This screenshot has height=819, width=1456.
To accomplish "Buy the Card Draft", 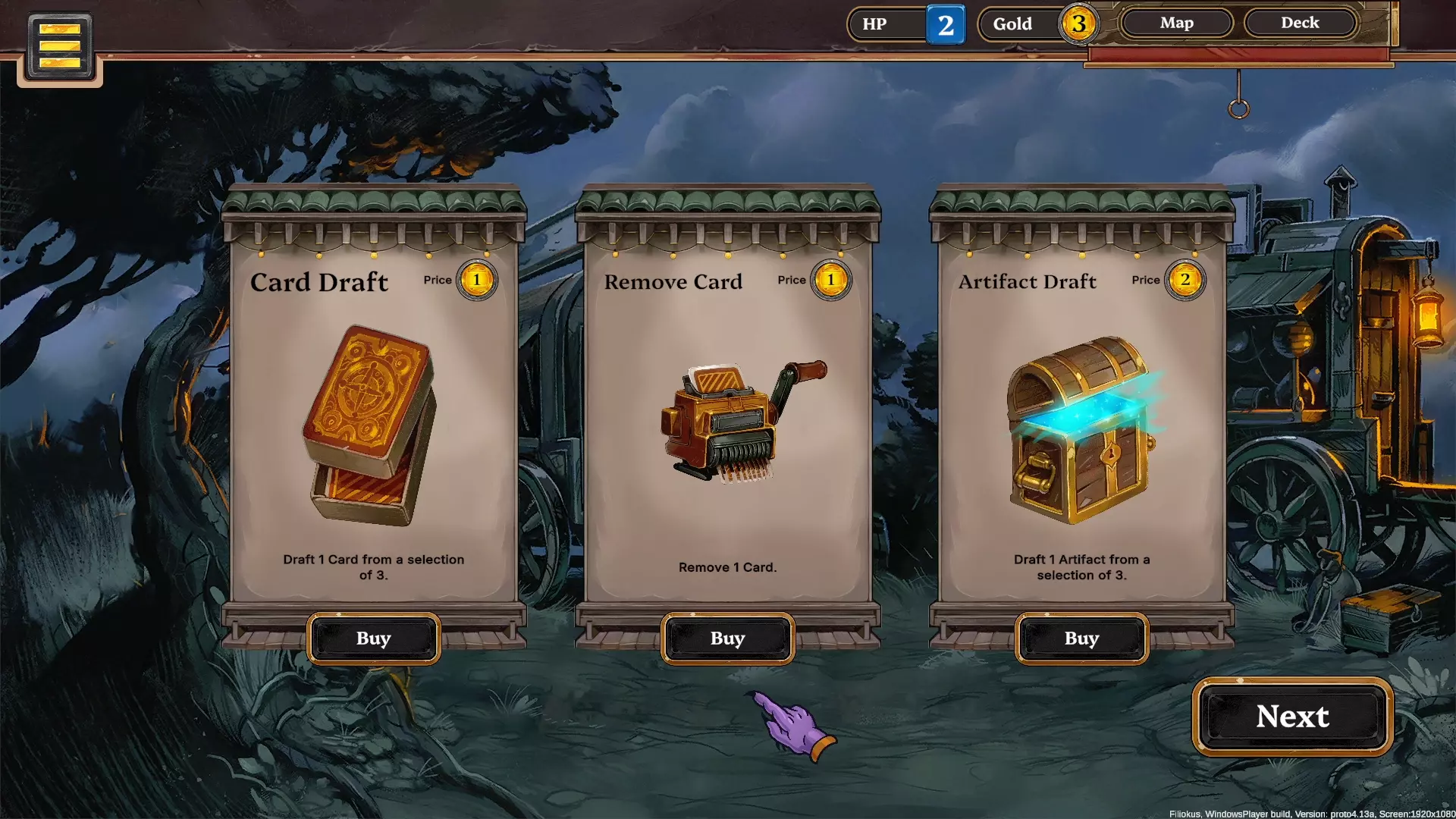I will tap(373, 639).
